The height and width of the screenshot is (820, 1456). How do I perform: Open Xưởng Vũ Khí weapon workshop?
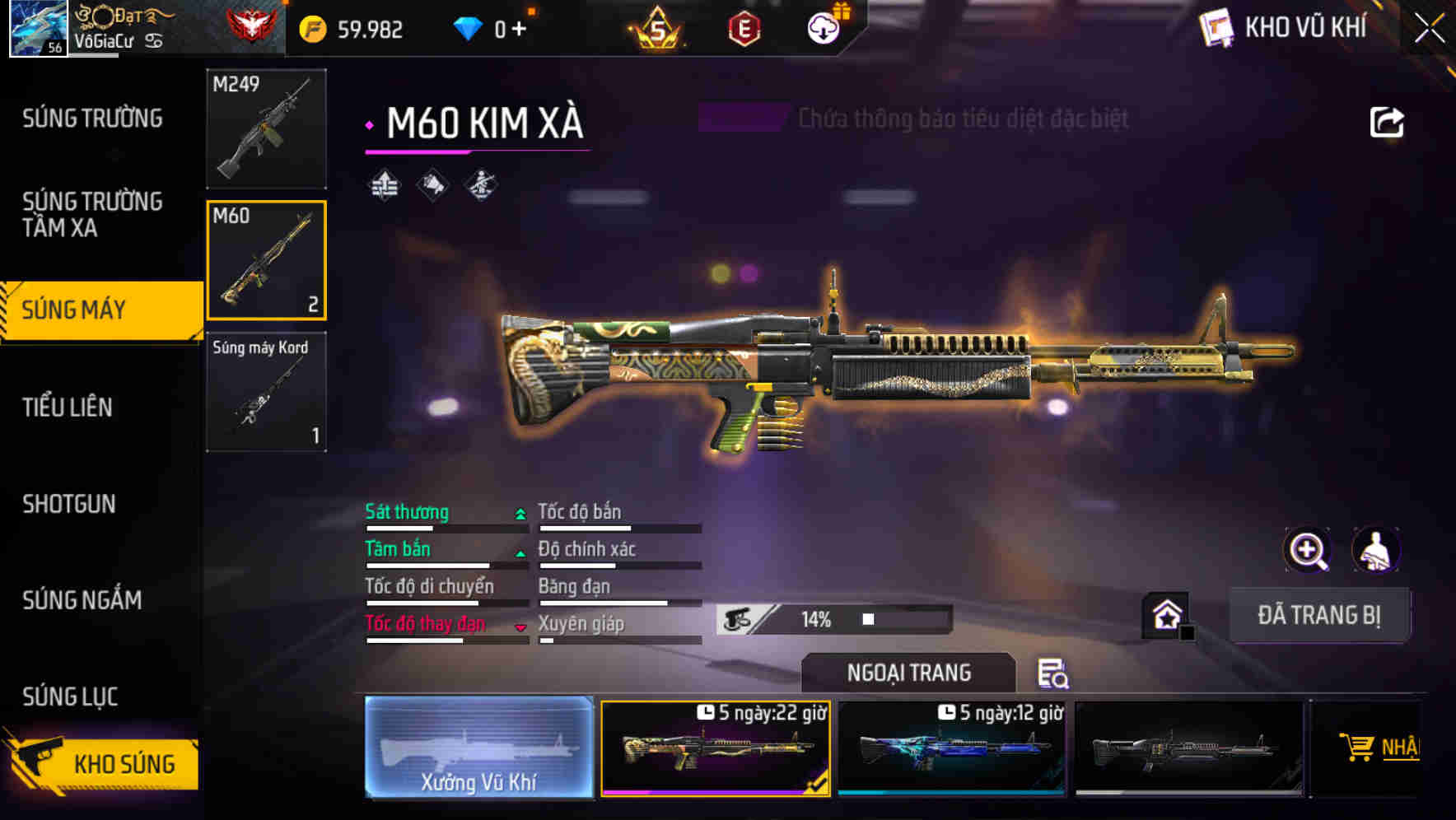pyautogui.click(x=480, y=748)
